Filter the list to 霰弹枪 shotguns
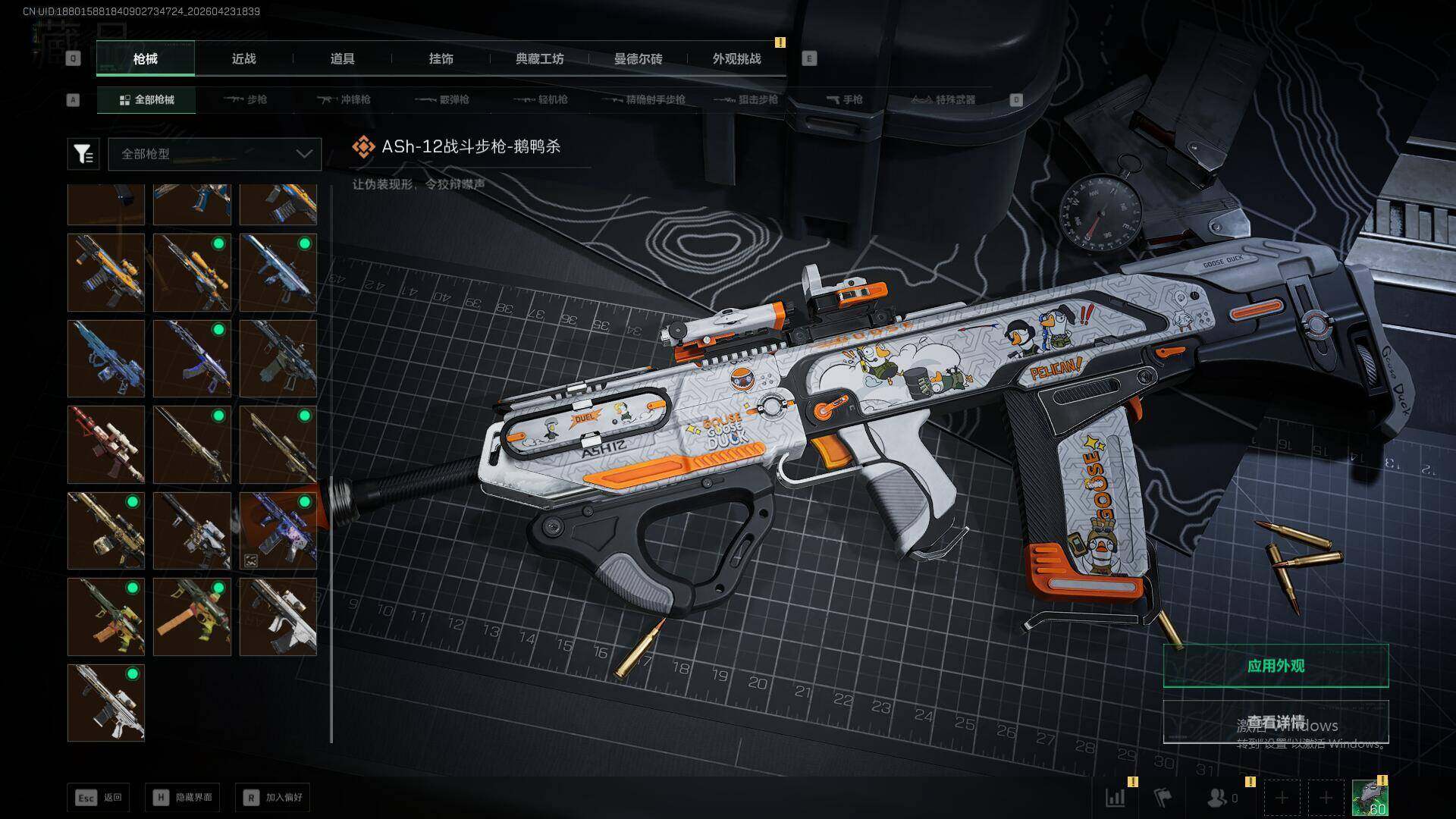This screenshot has width=1456, height=819. (x=442, y=99)
